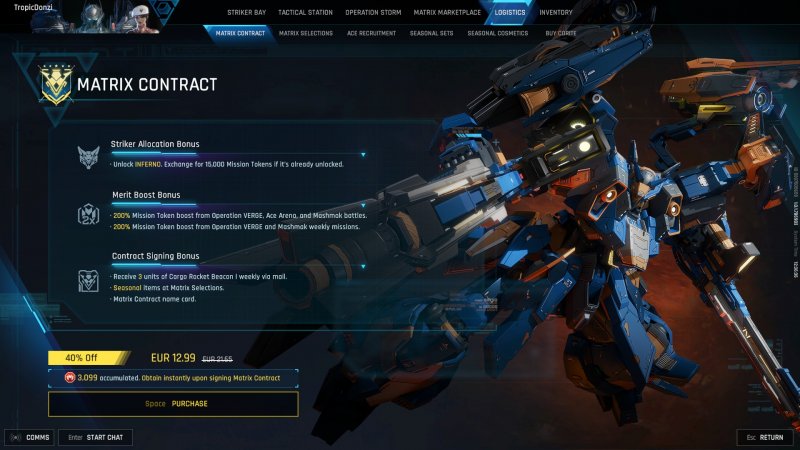Viewport: 800px width, 450px height.
Task: View Seasonal Sets
Action: (x=433, y=33)
